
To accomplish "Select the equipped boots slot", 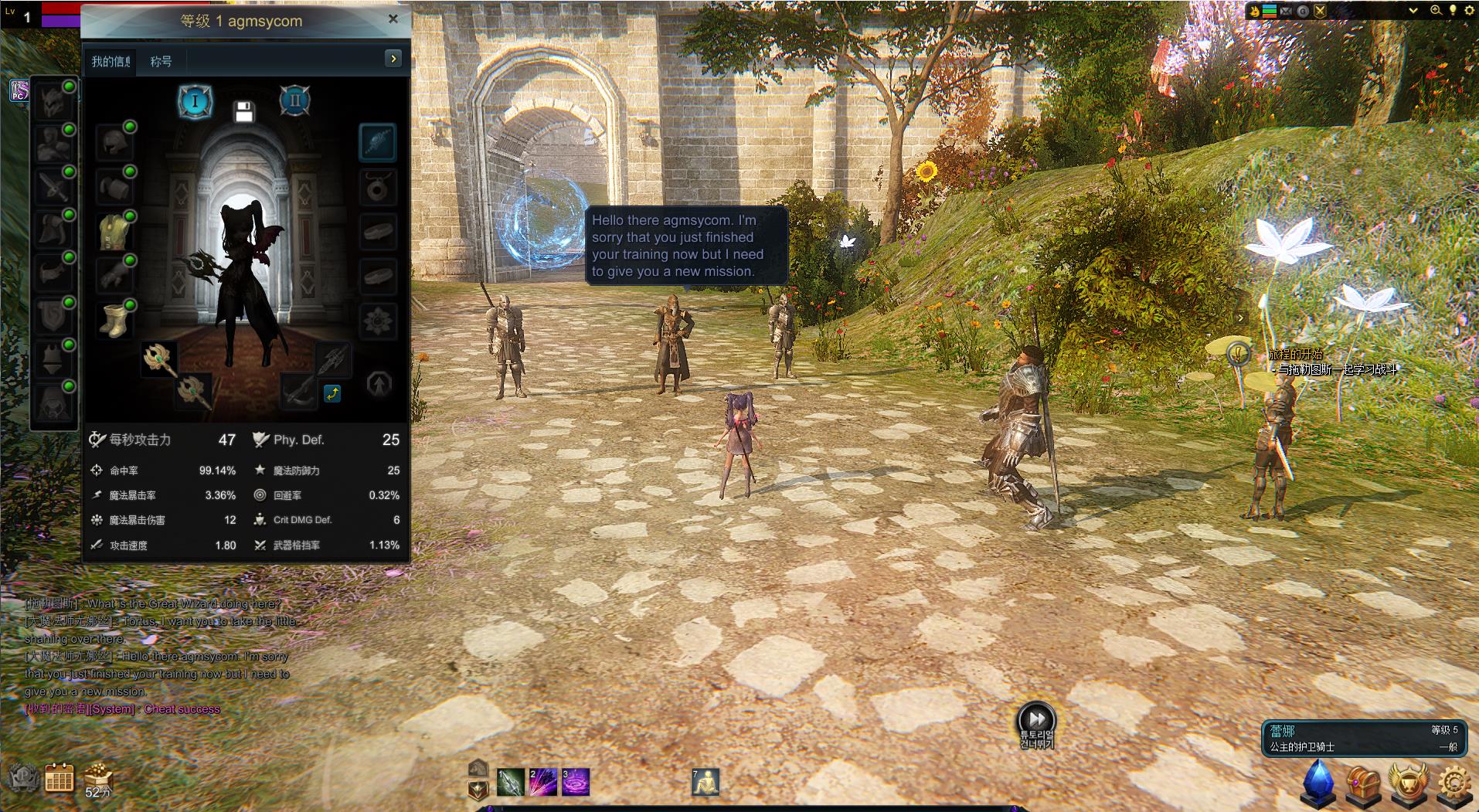I will [114, 320].
